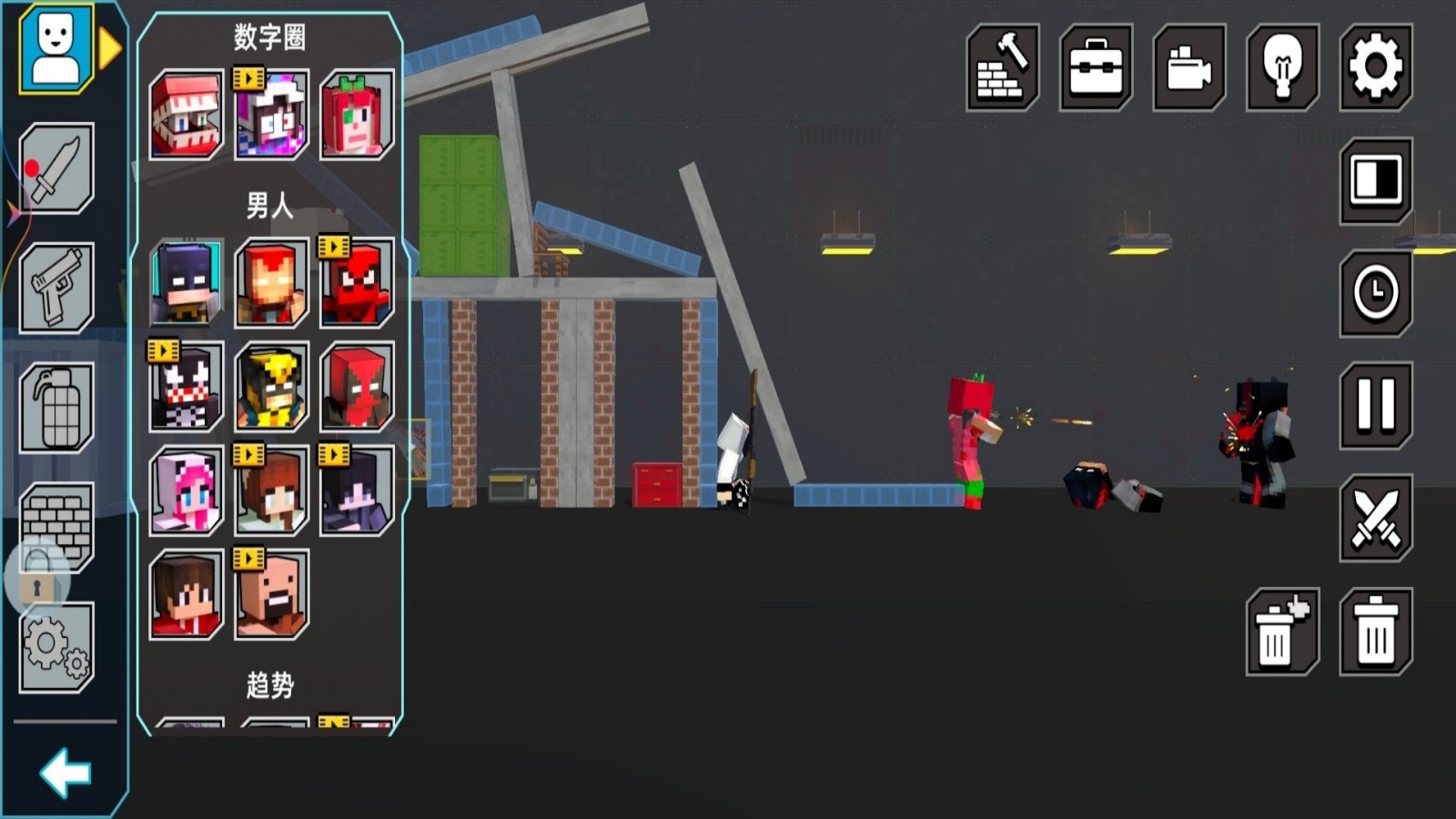Switch to the melee sword category

[x=56, y=168]
